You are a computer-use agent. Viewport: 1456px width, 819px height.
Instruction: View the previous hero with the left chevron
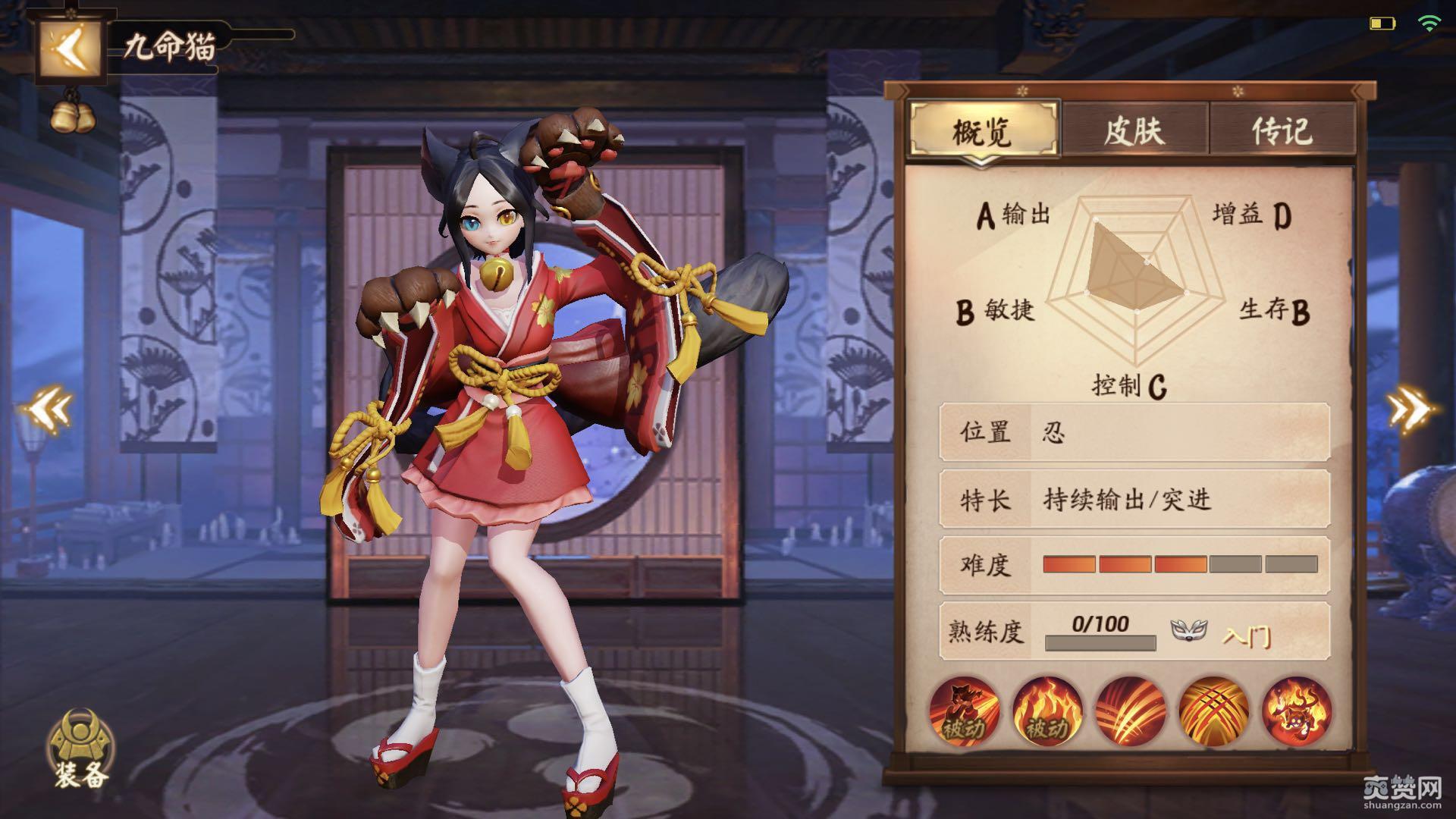tap(48, 410)
